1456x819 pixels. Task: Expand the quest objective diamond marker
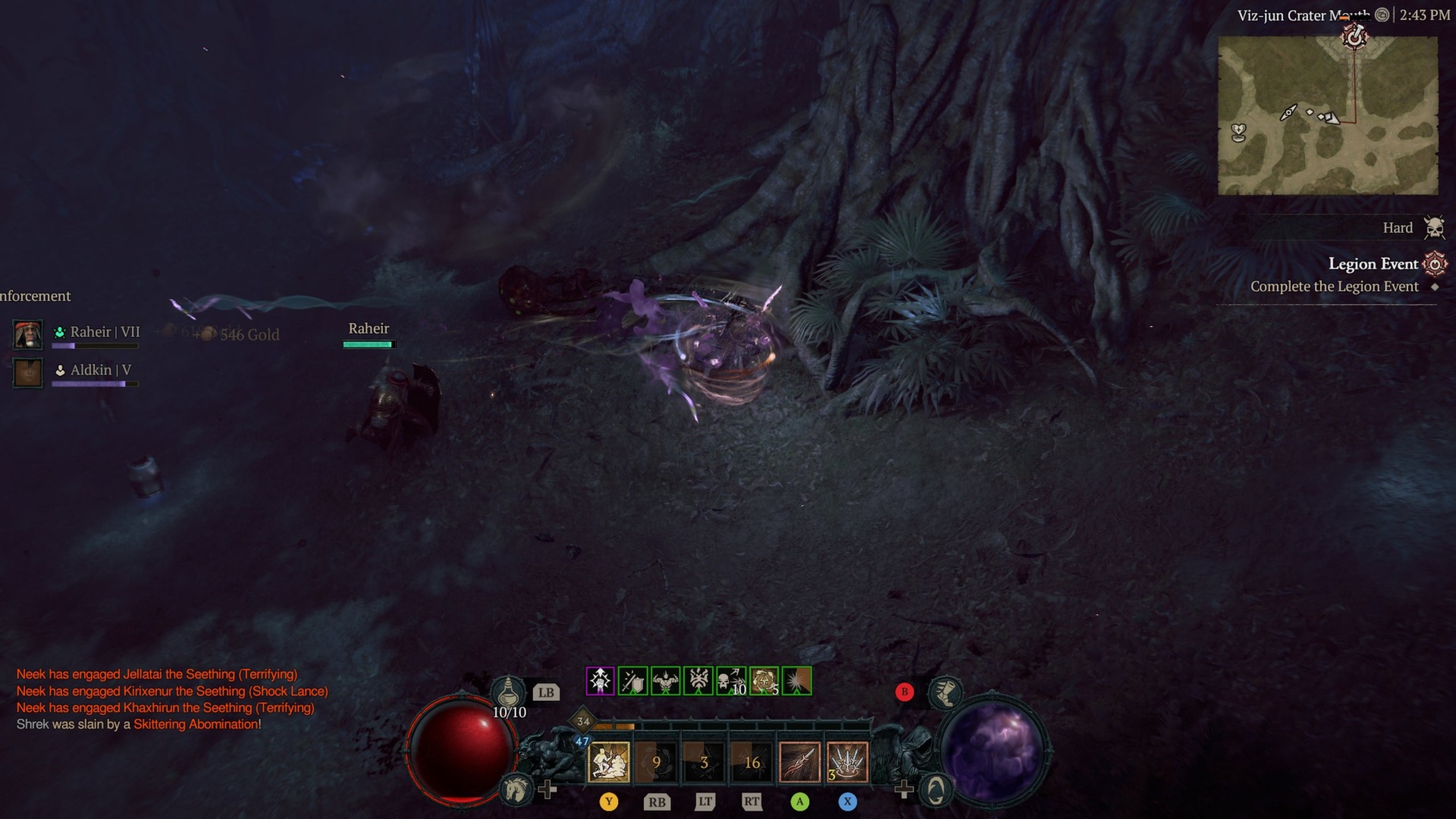(1435, 286)
